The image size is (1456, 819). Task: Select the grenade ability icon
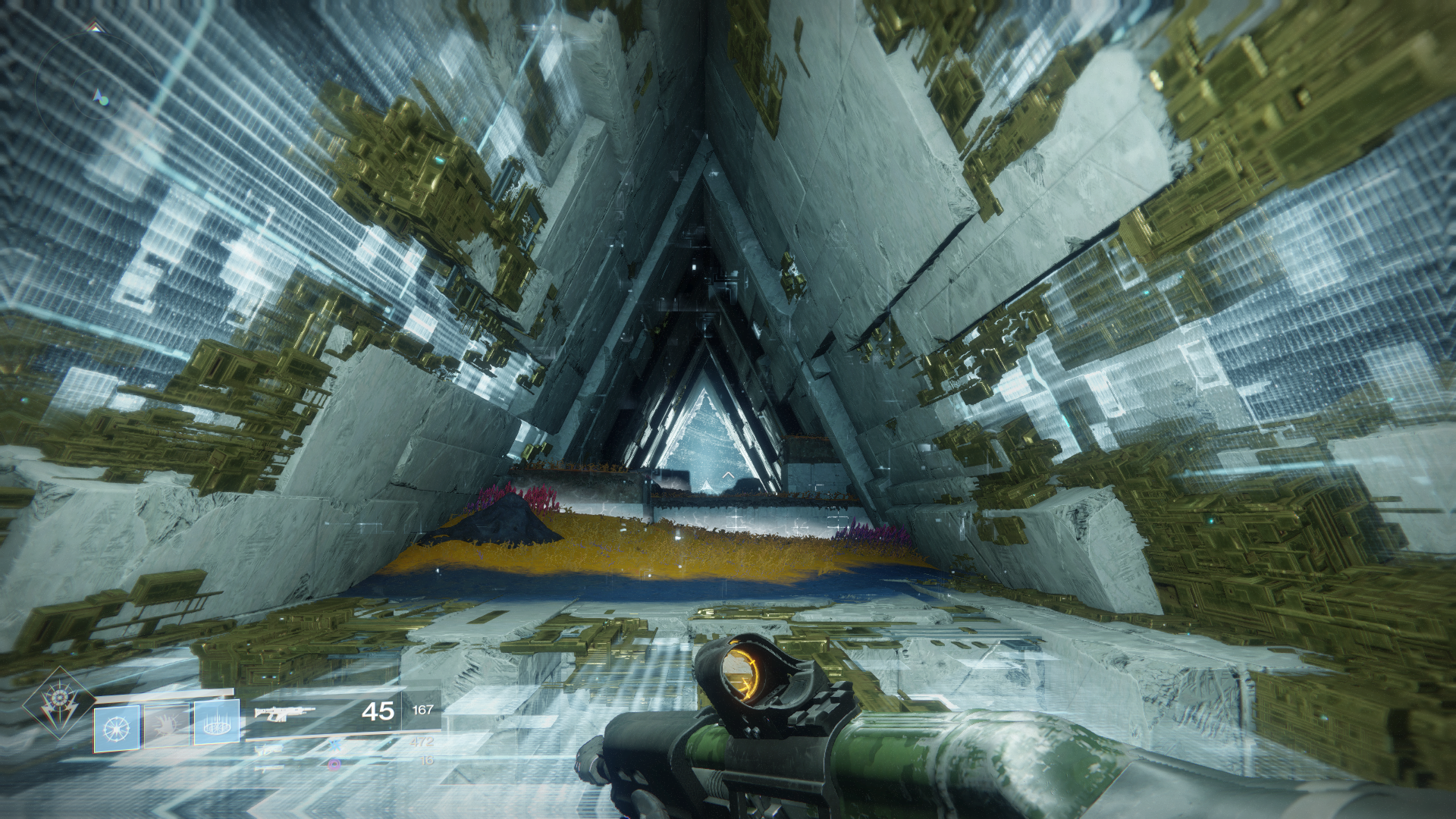tap(116, 728)
